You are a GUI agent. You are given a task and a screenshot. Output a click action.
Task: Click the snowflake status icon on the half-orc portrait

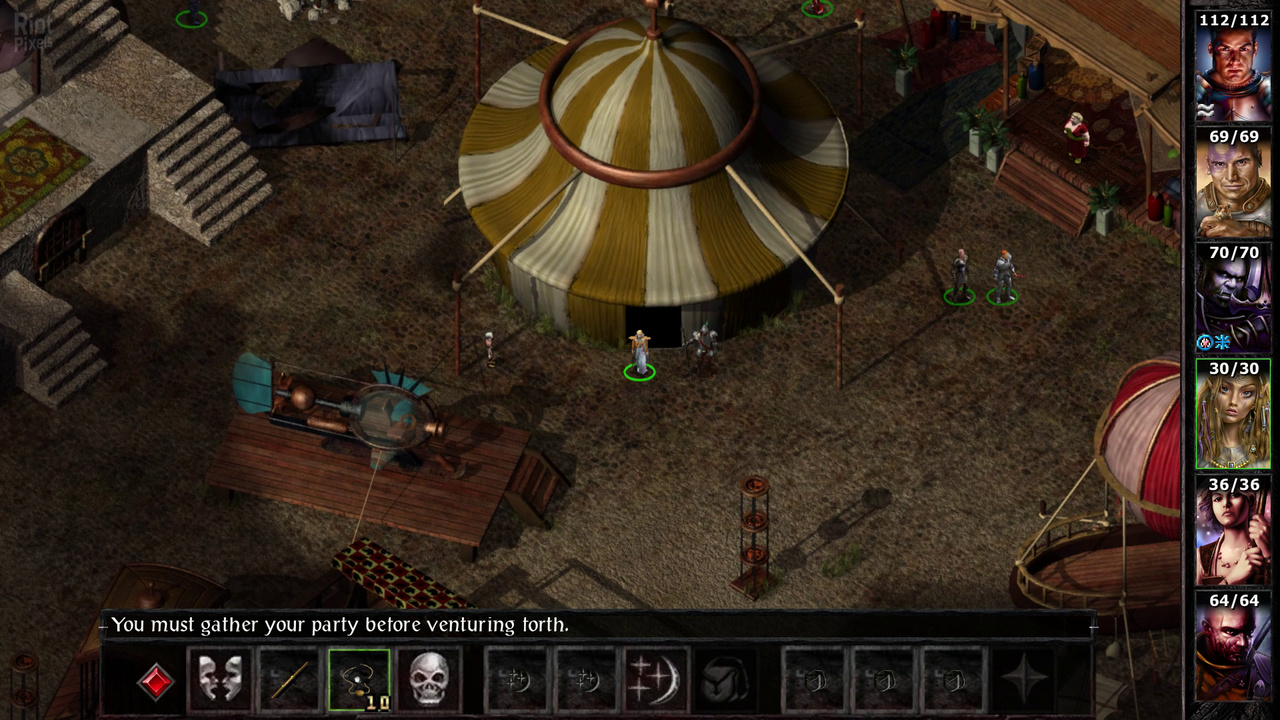1222,342
